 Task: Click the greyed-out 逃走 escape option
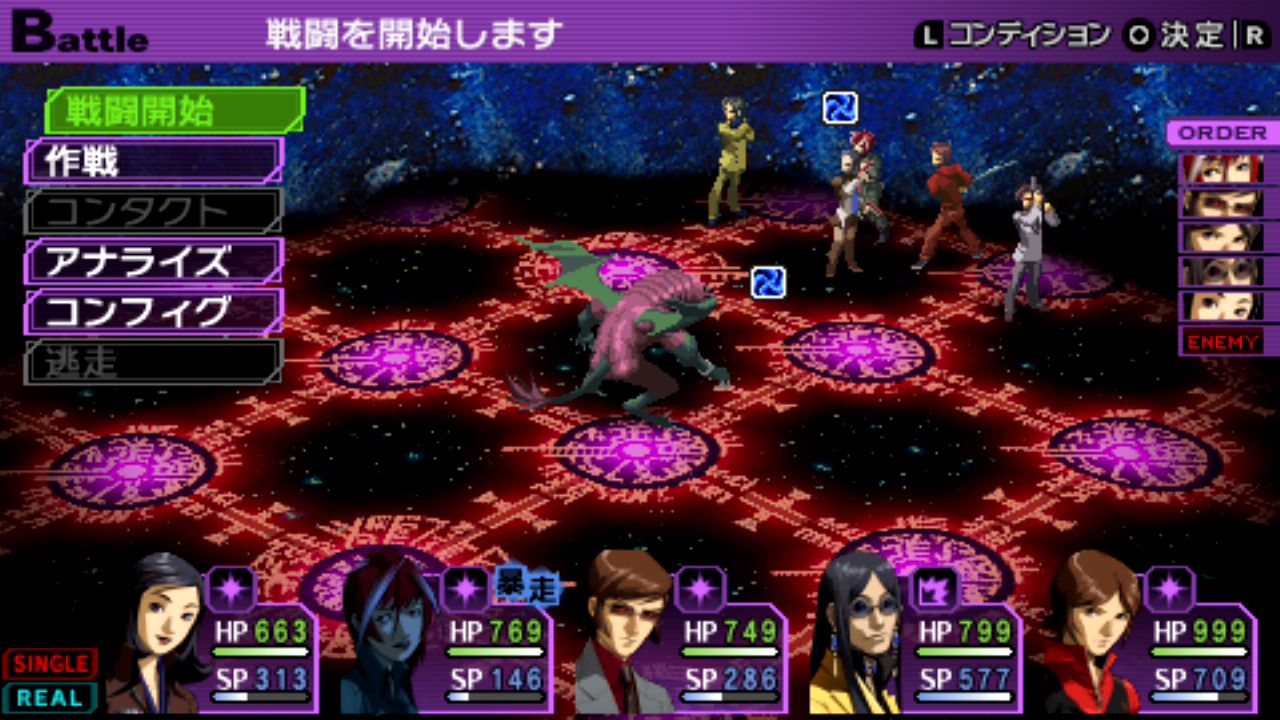tap(155, 361)
